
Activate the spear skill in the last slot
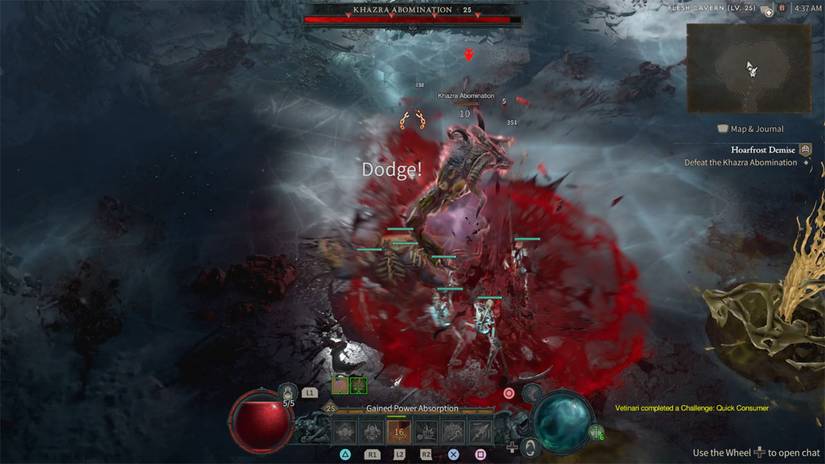pyautogui.click(x=481, y=431)
